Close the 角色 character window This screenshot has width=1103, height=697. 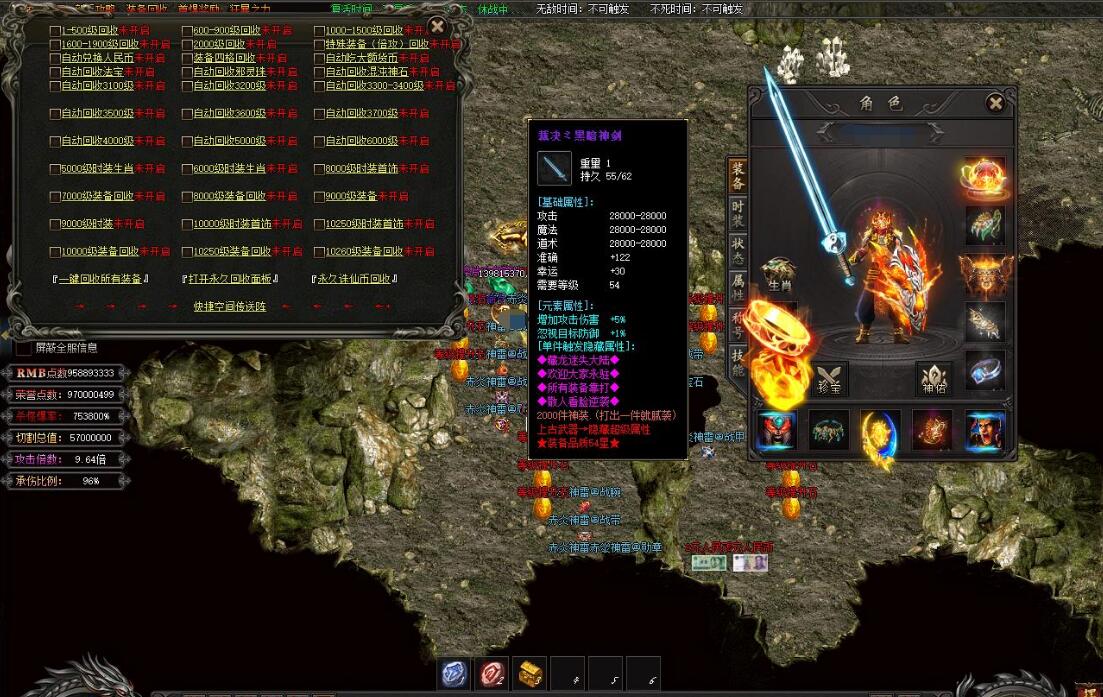(x=995, y=102)
